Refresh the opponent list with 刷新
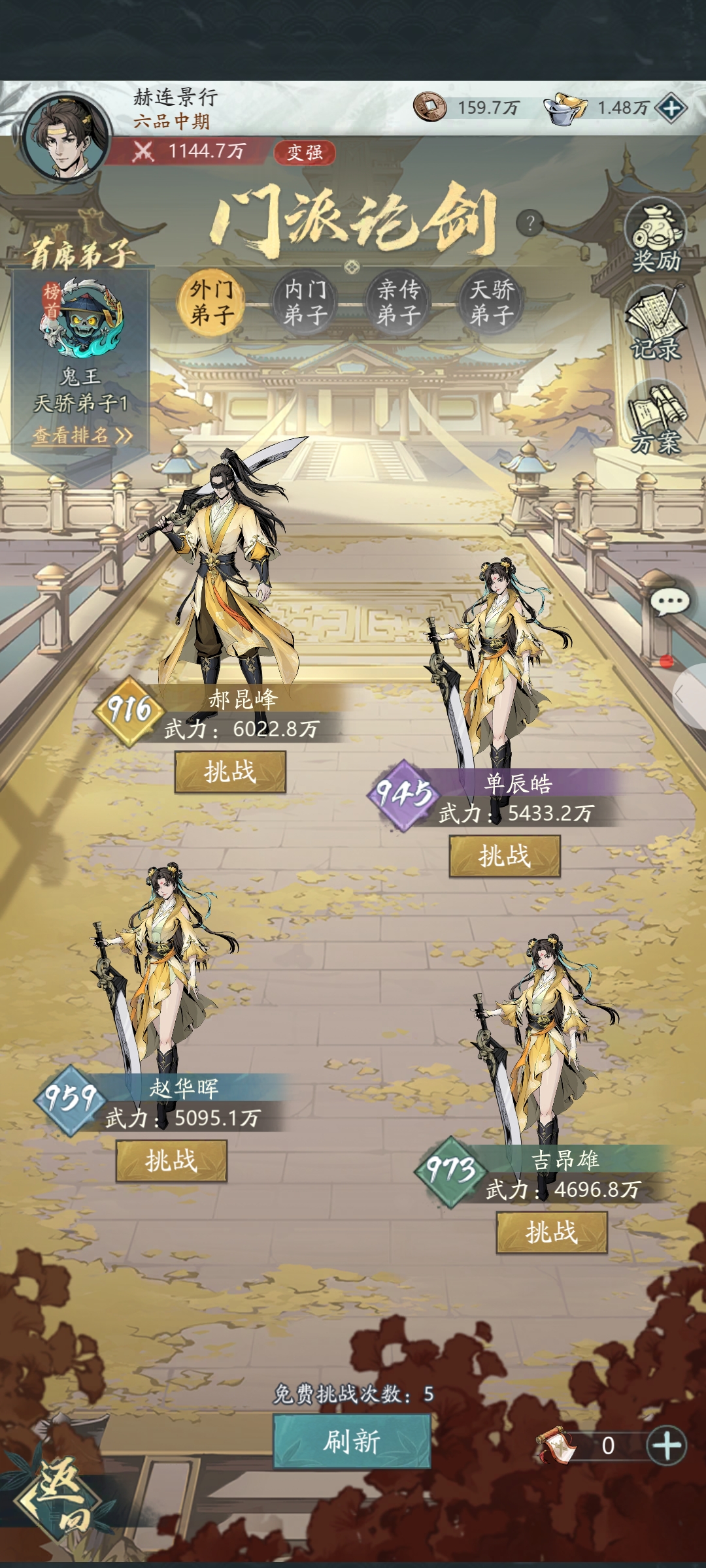Screen dimensions: 706x1568 [x=352, y=1441]
